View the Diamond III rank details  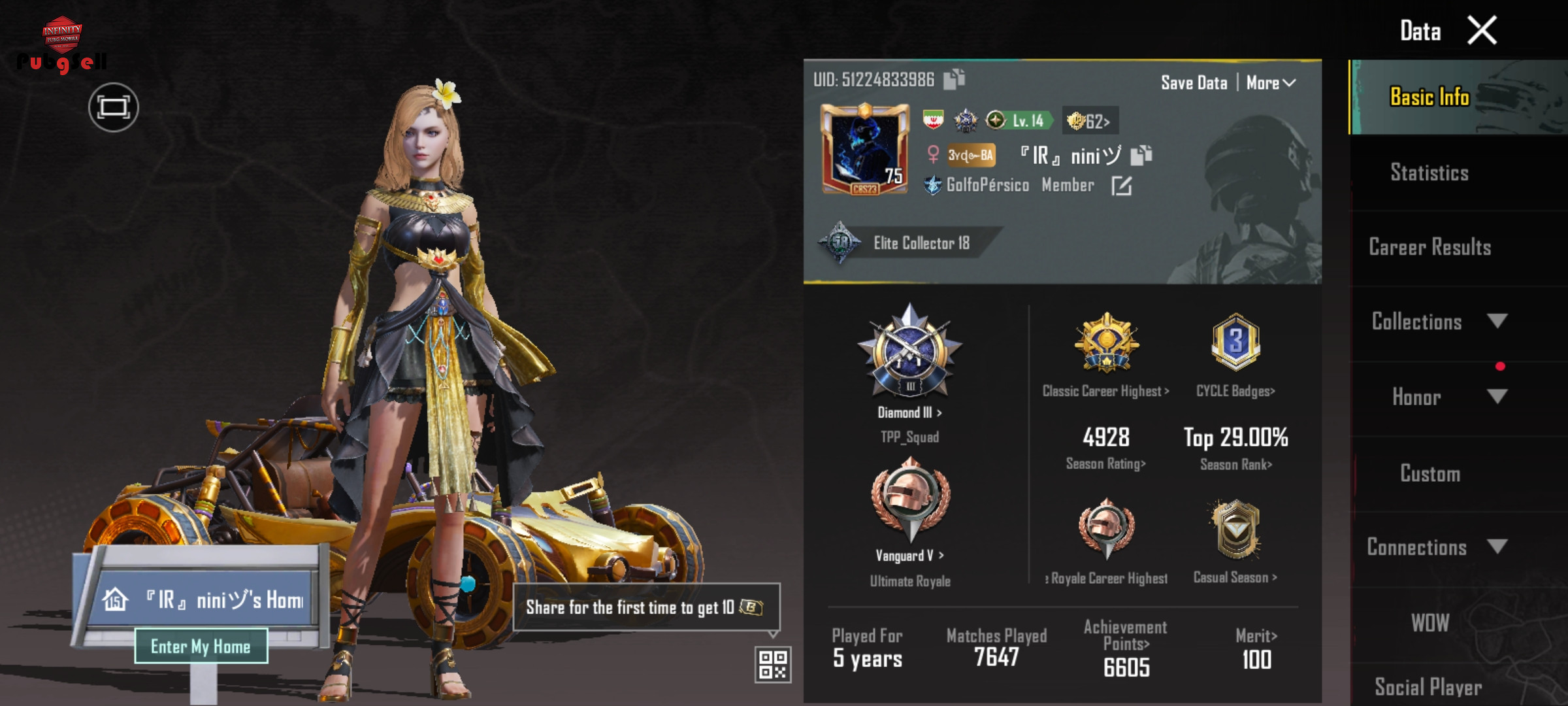(x=909, y=412)
